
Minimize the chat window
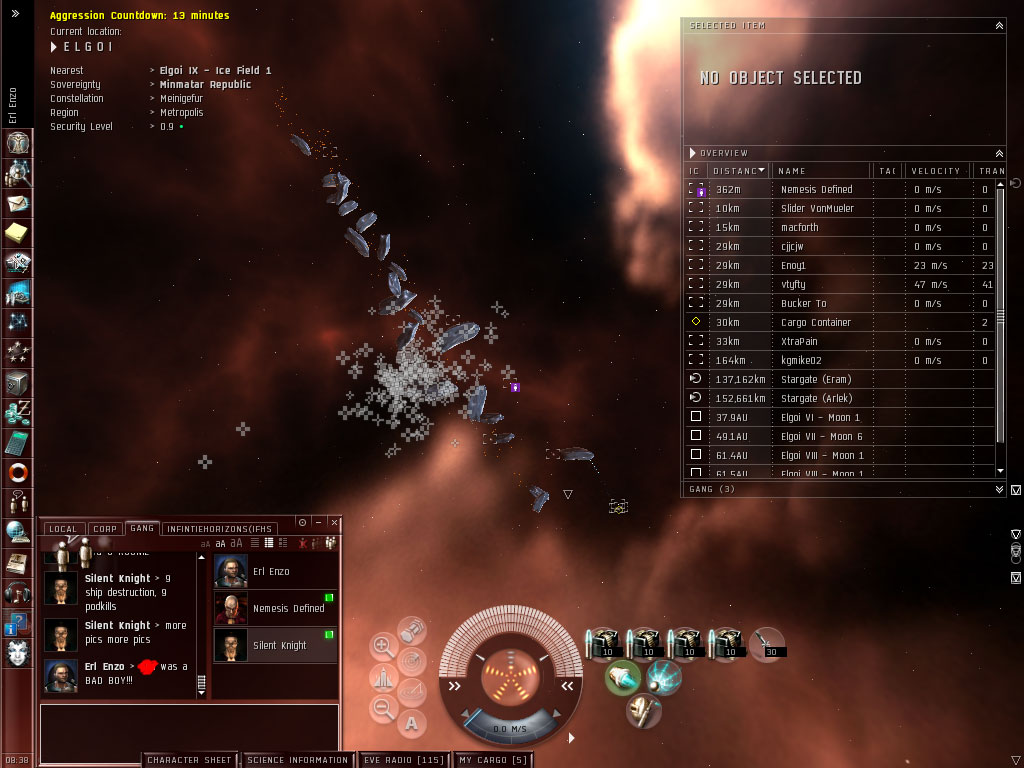point(318,522)
